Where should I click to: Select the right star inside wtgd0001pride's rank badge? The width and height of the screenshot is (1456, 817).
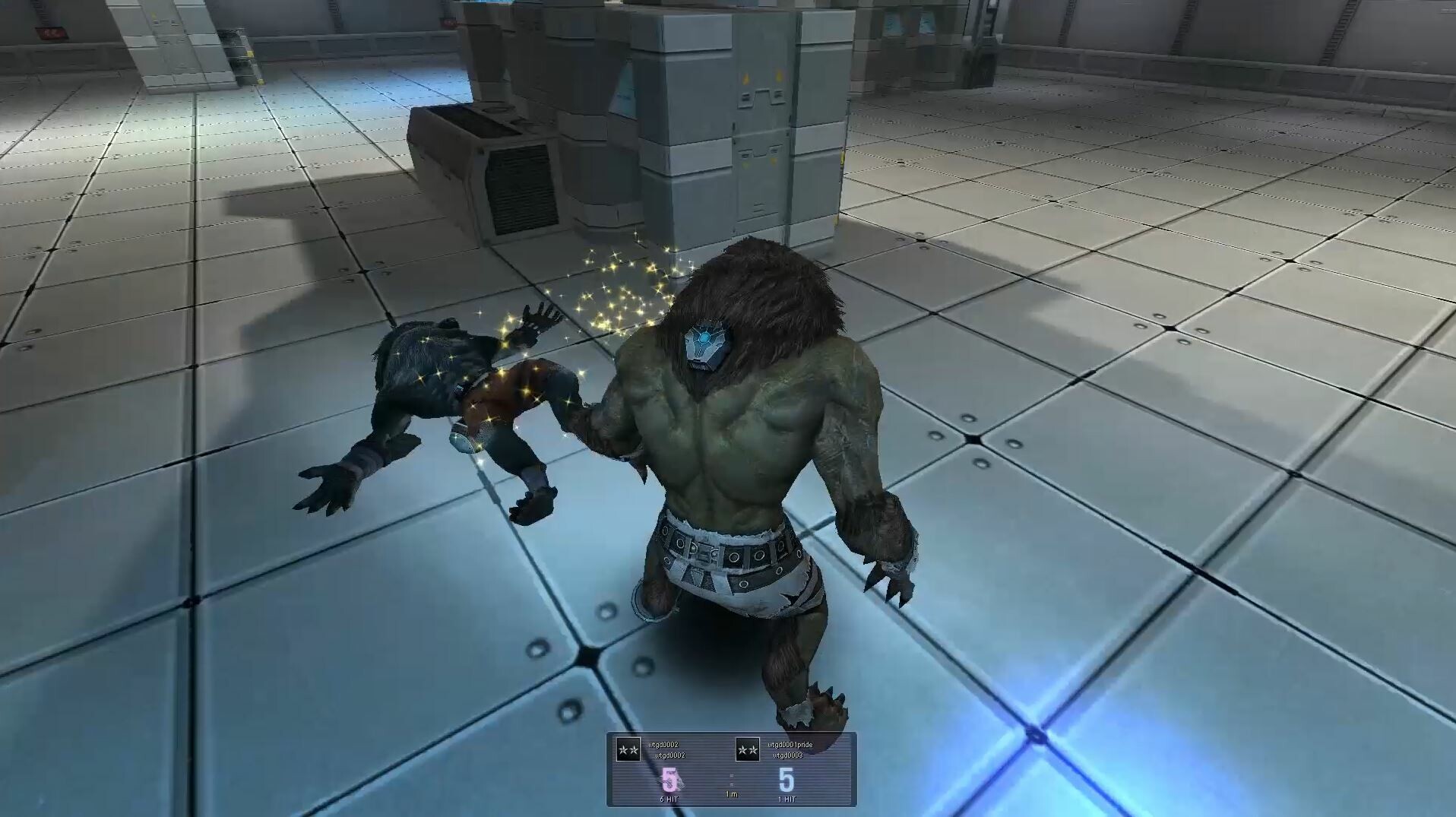(755, 751)
